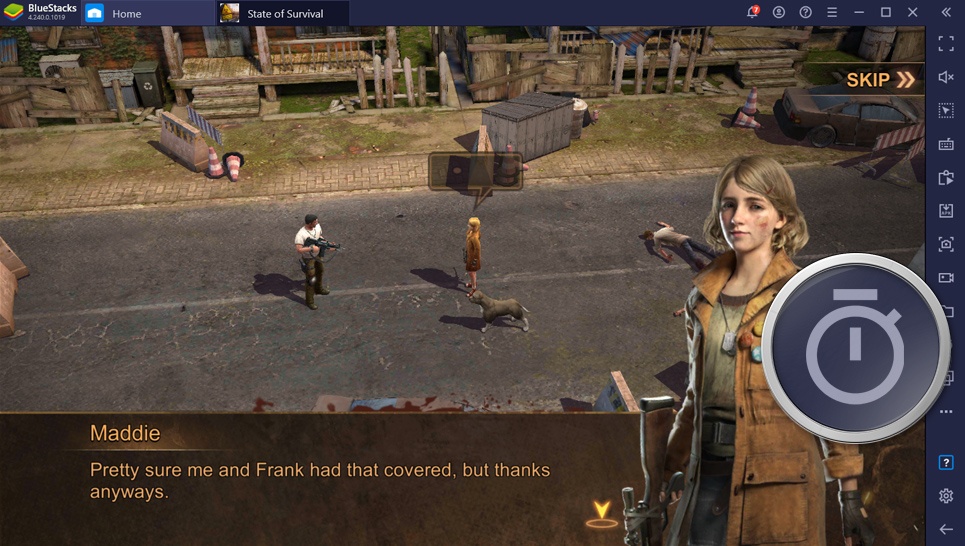This screenshot has height=546, width=965.
Task: Toggle fullscreen in the side toolbar
Action: click(x=945, y=44)
